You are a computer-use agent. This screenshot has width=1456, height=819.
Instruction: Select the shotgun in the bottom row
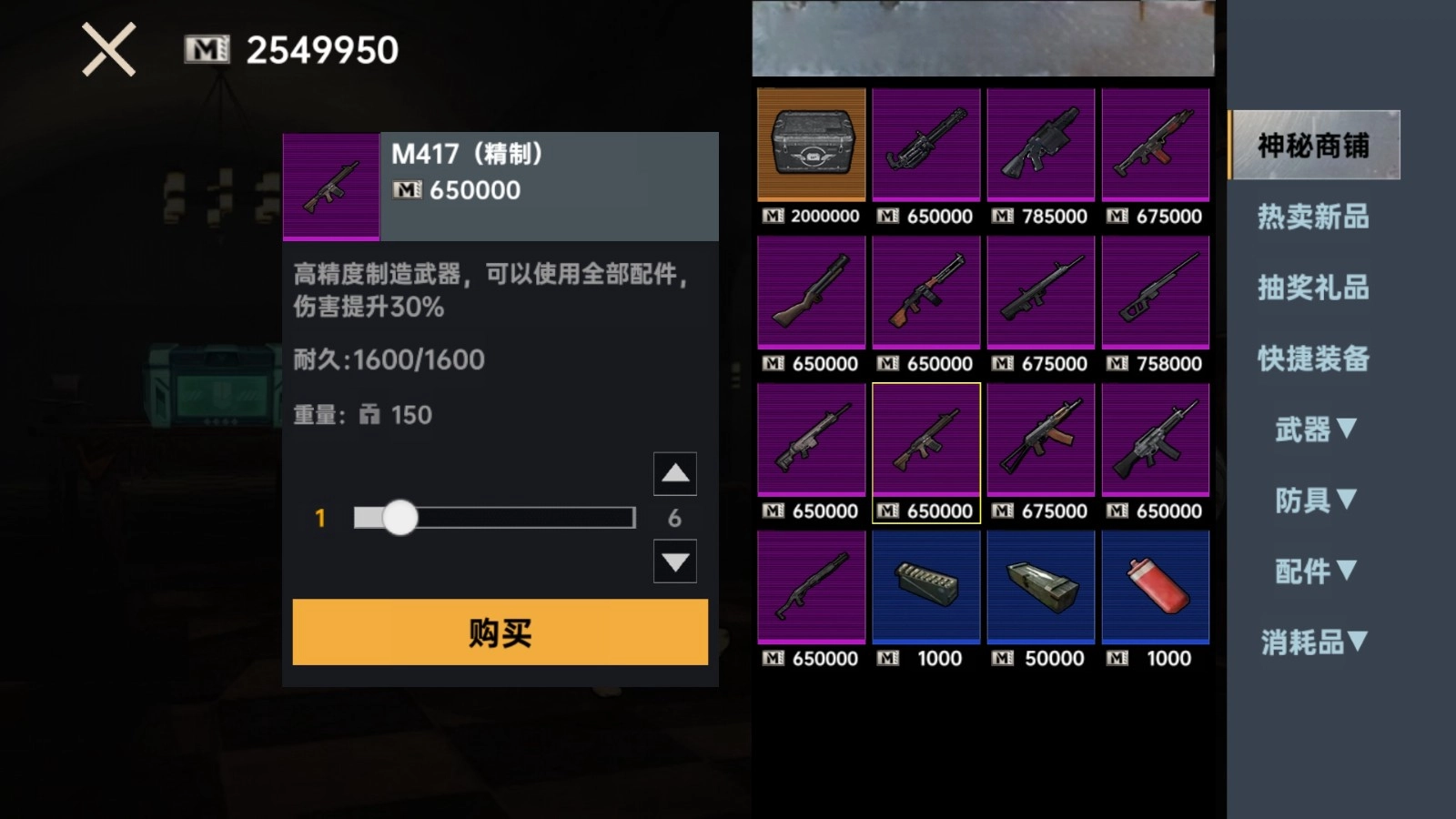click(x=811, y=587)
